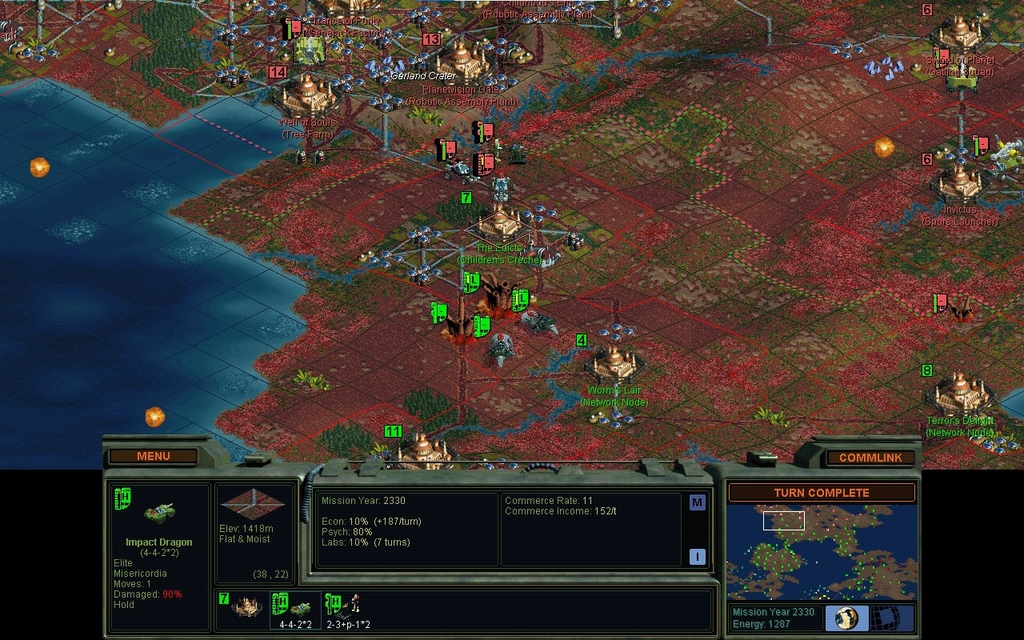Open the MENU button

[153, 456]
